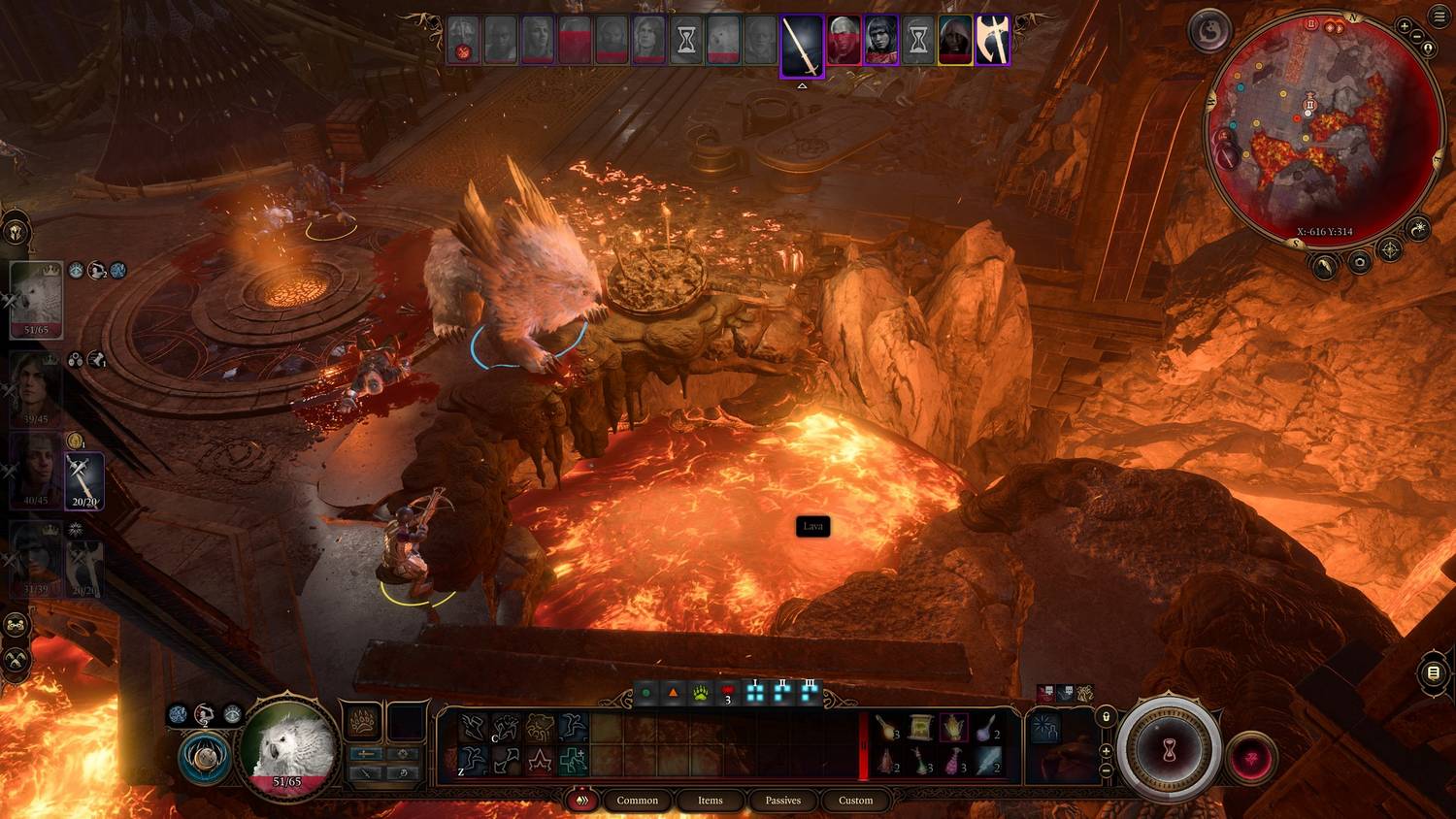Open the main menu from the three-line icon
Image resolution: width=1456 pixels, height=819 pixels.
coord(1439,17)
